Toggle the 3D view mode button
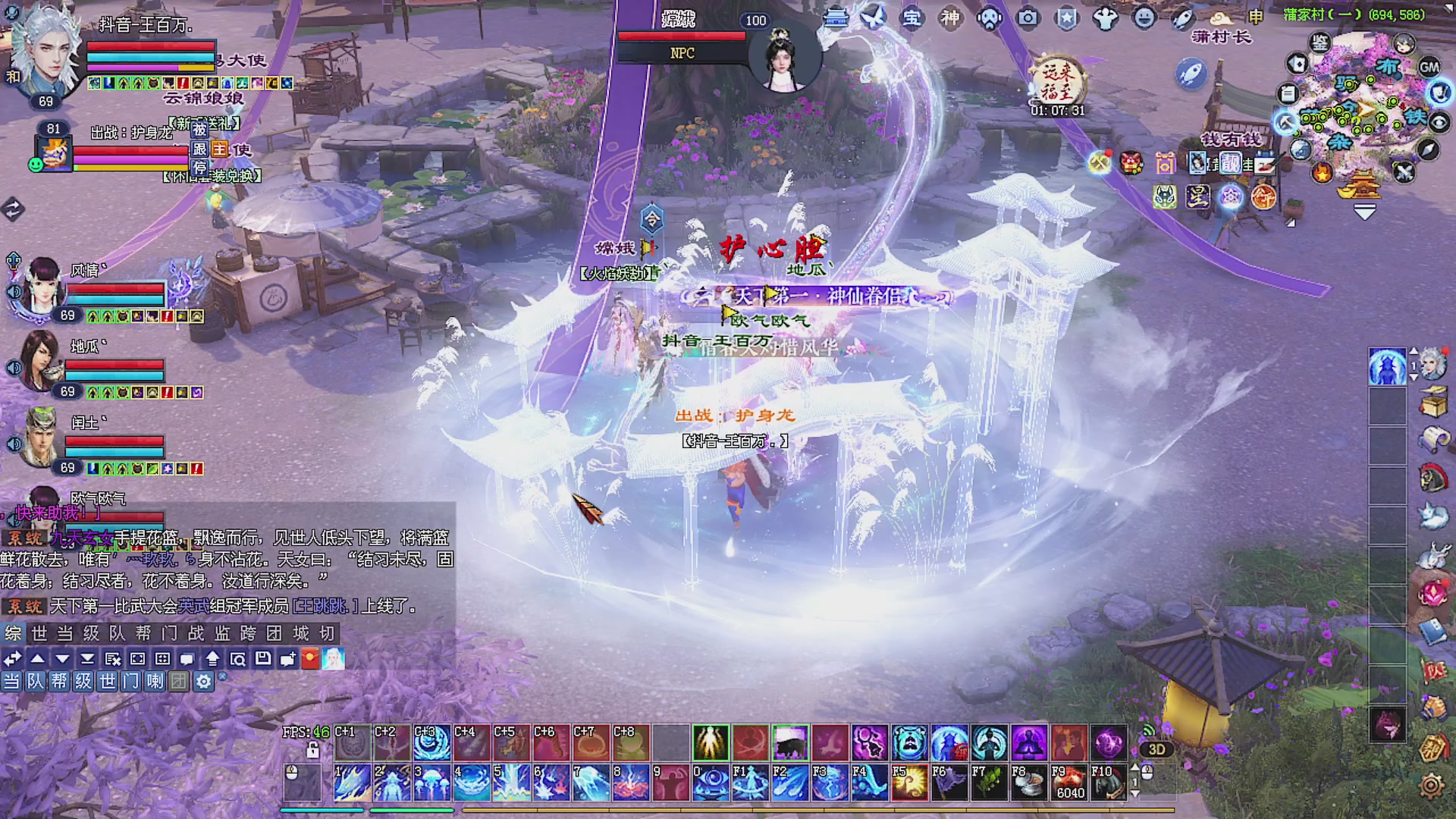1456x819 pixels. (1156, 749)
